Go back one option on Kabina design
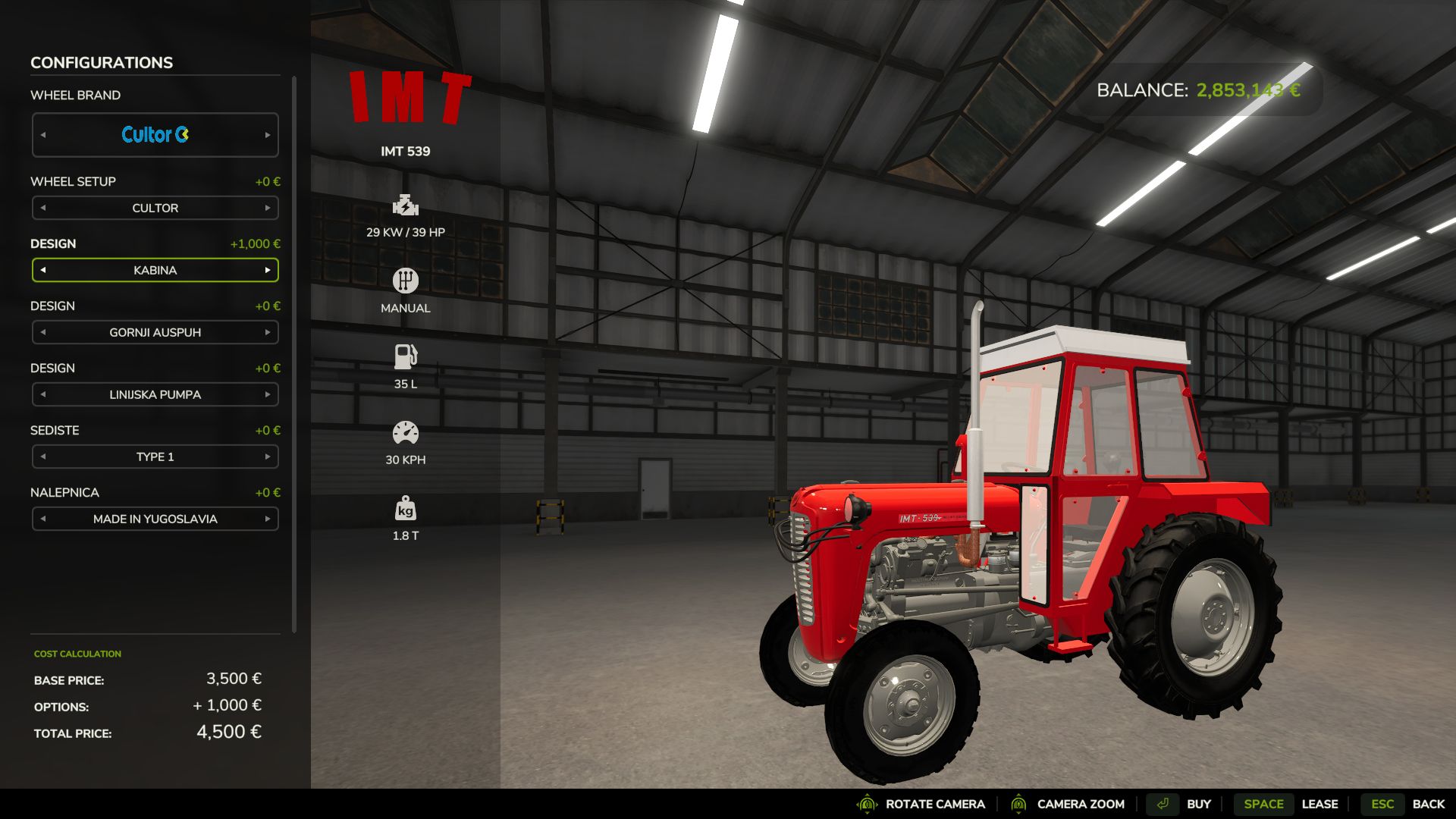 pyautogui.click(x=43, y=270)
